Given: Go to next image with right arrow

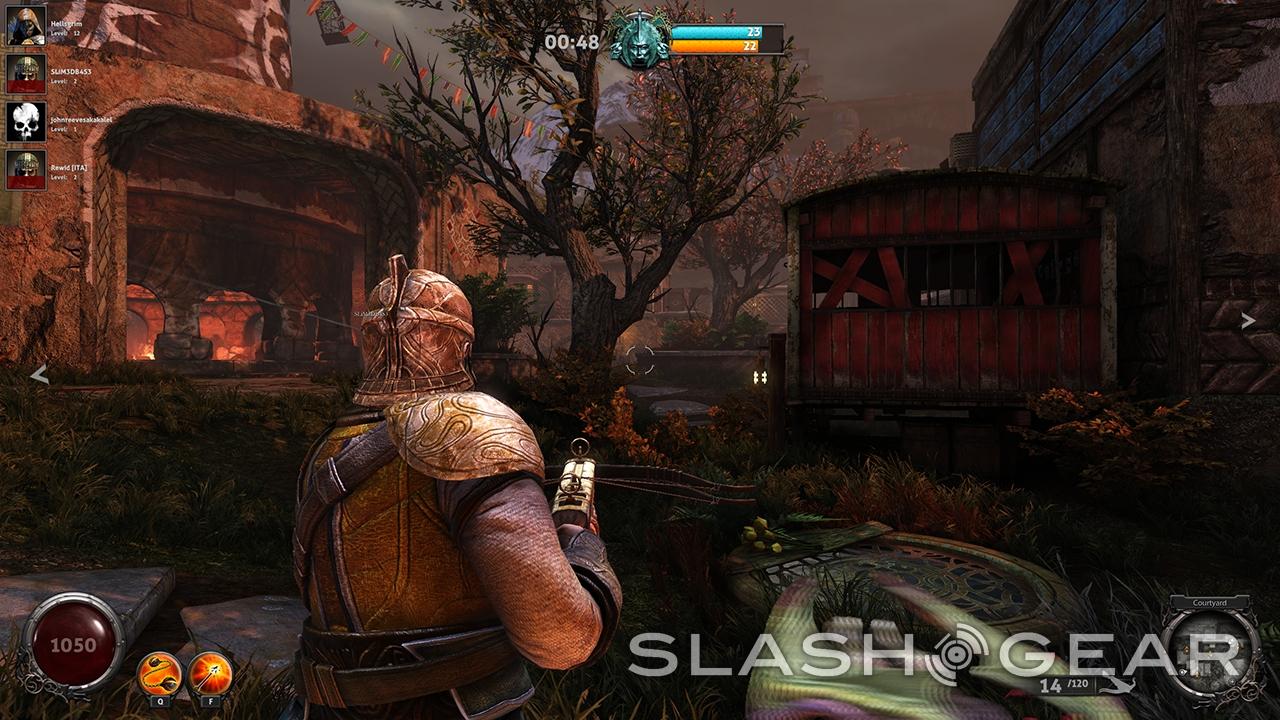Looking at the screenshot, I should pyautogui.click(x=1248, y=321).
